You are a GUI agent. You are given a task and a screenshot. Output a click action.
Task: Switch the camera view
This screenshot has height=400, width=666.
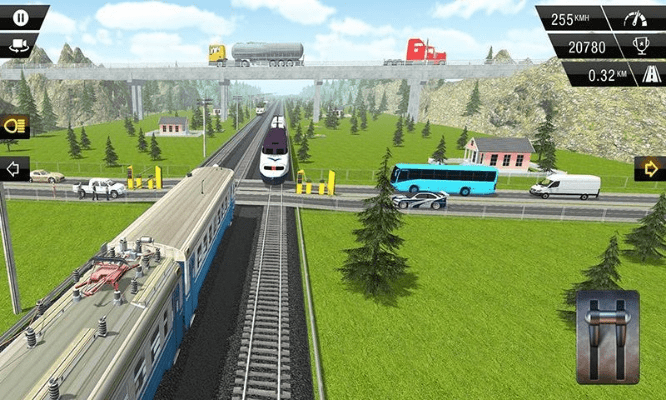tap(17, 44)
